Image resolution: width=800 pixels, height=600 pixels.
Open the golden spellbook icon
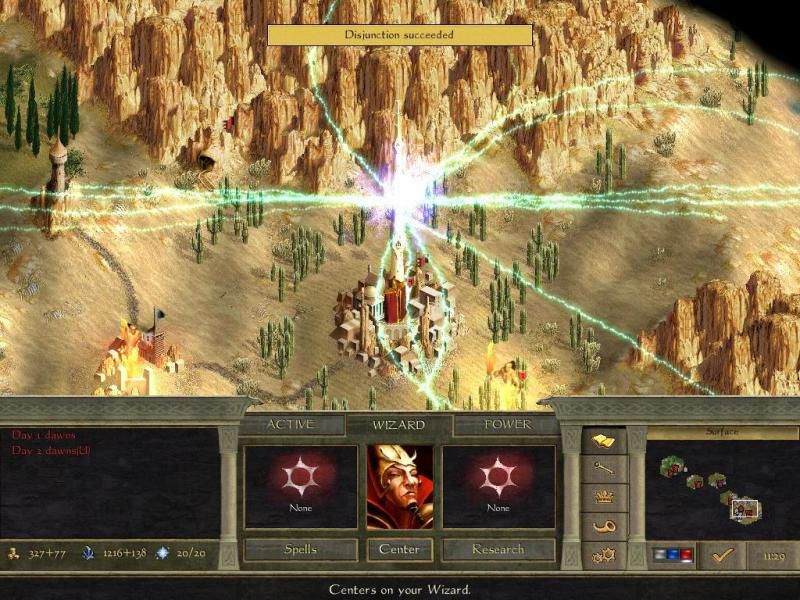click(x=604, y=440)
